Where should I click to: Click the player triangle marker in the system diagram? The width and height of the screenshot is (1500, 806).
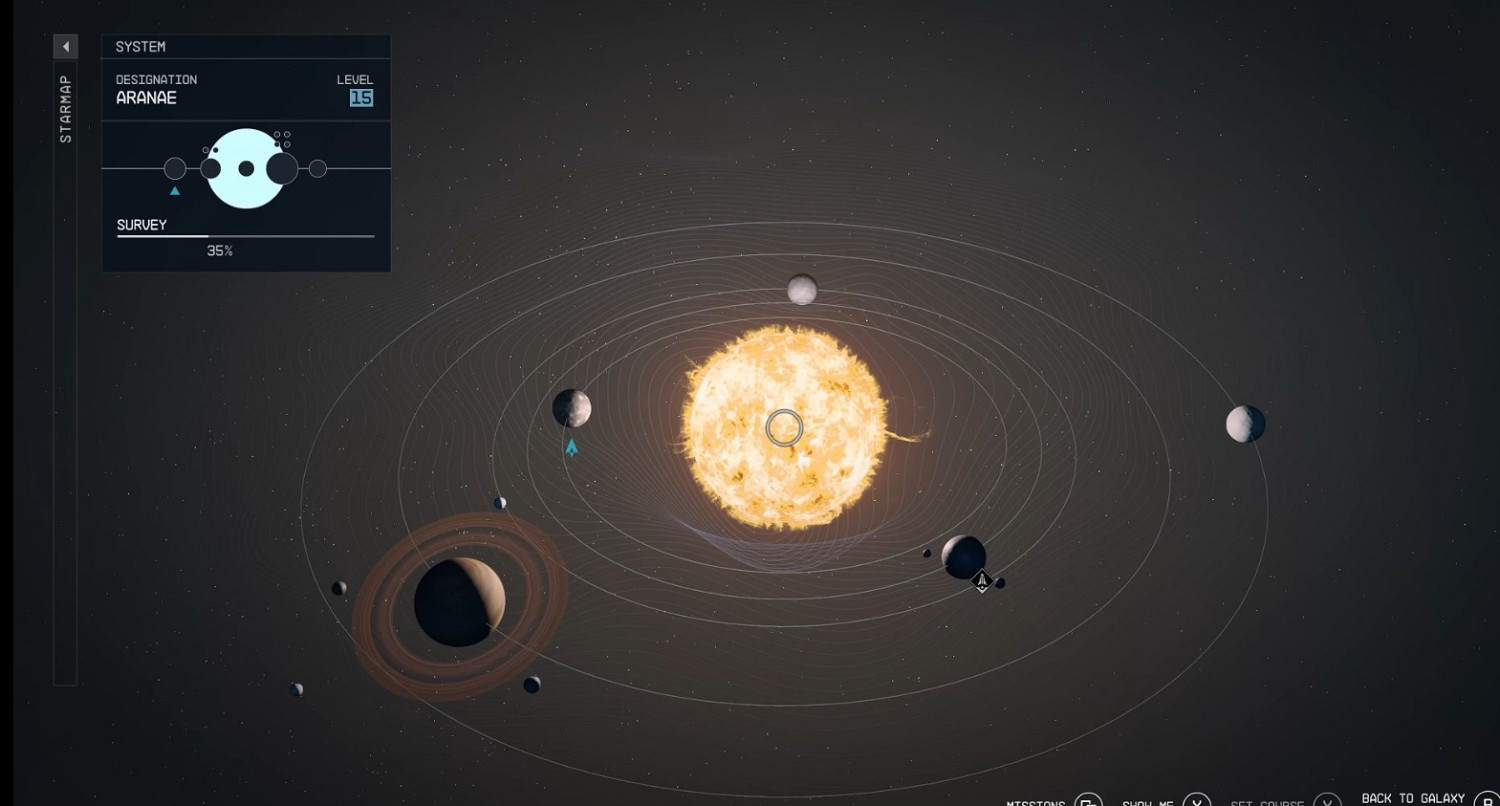point(174,189)
